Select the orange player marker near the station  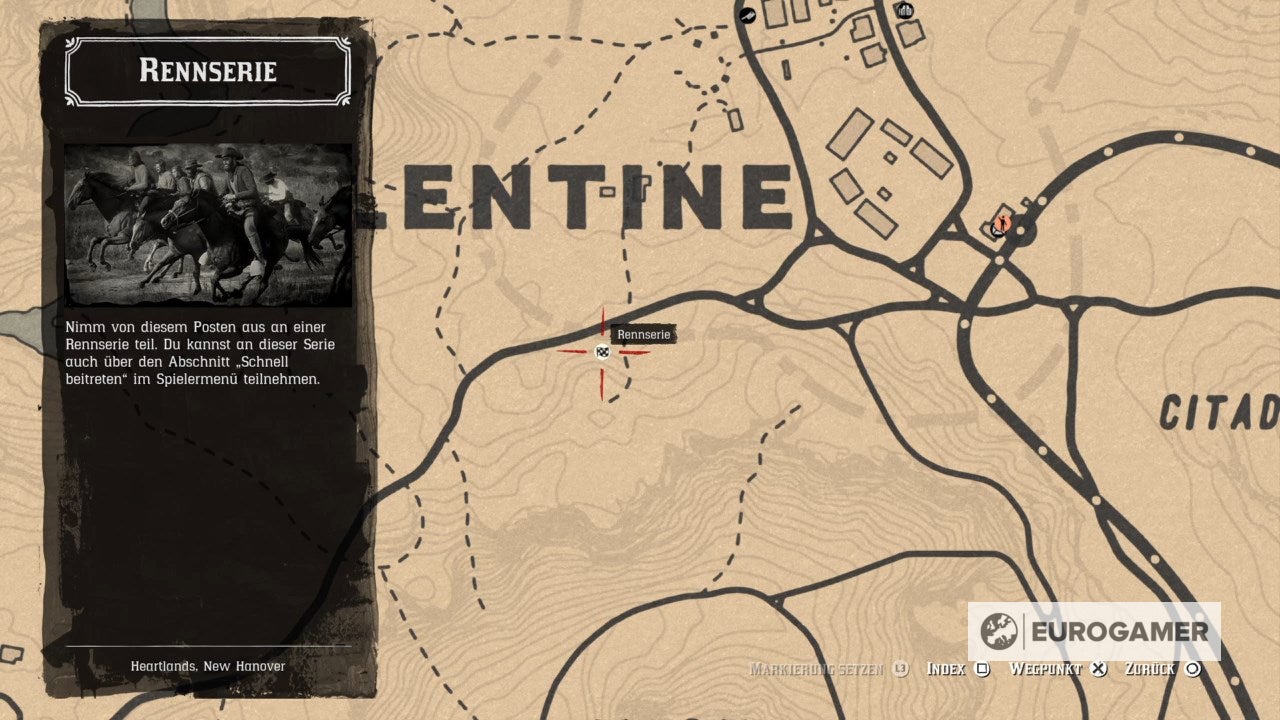coord(1003,223)
